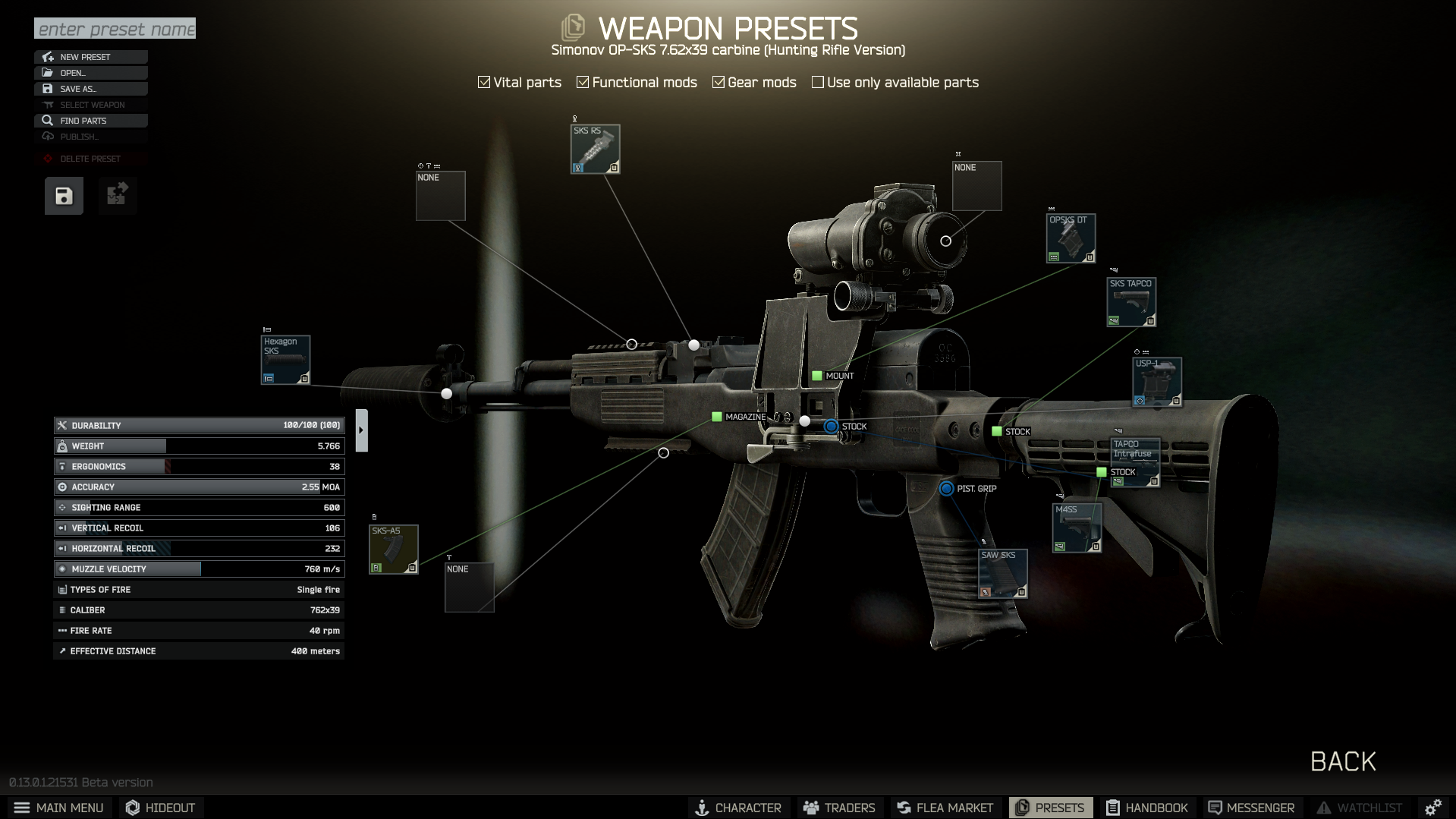Disable the Gear mods checkbox

[x=719, y=81]
